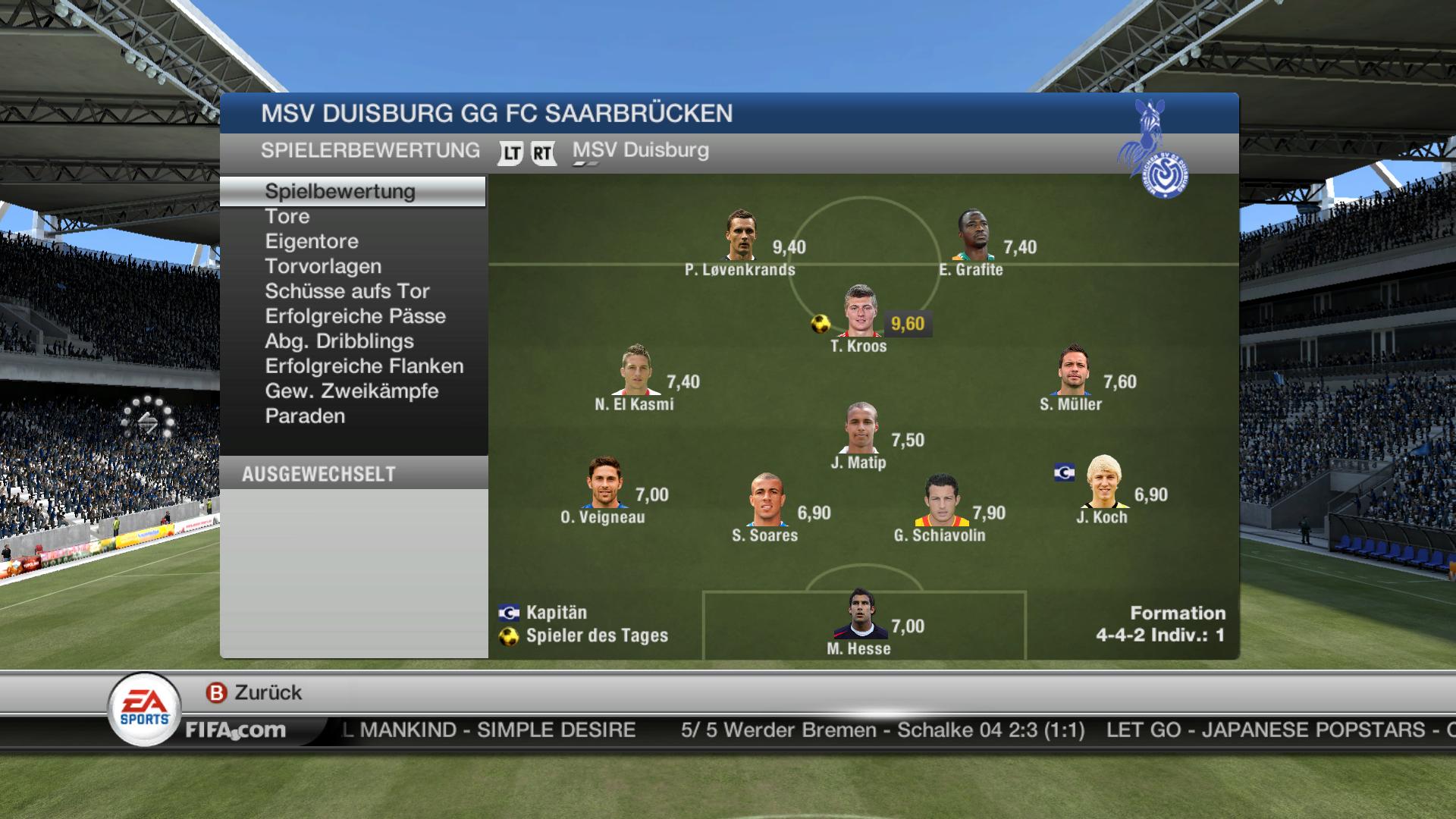Select the Spielbewertung menu entry

[x=340, y=191]
